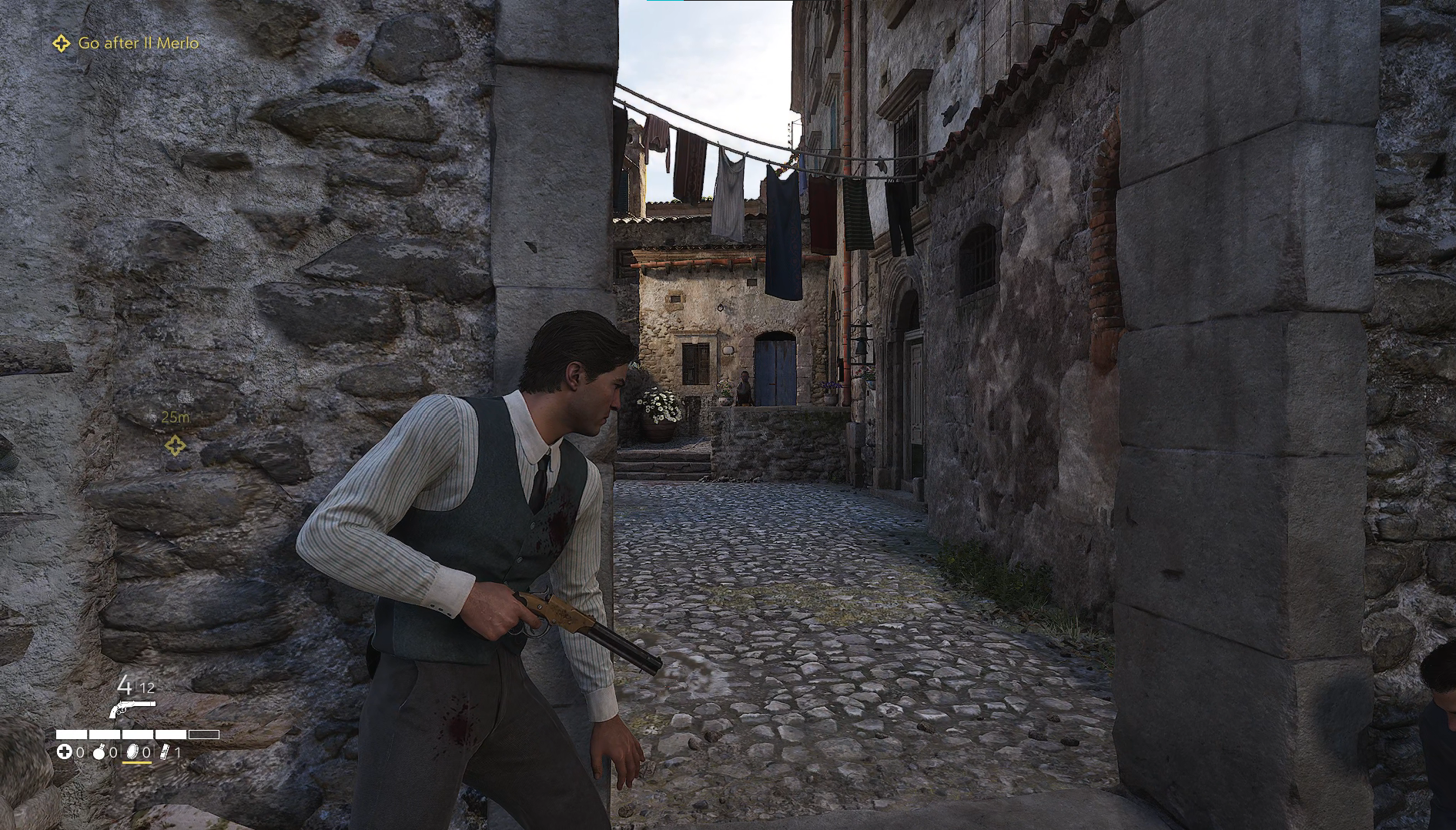
Task: Click the 25m objective waypoint marker
Action: pyautogui.click(x=175, y=445)
